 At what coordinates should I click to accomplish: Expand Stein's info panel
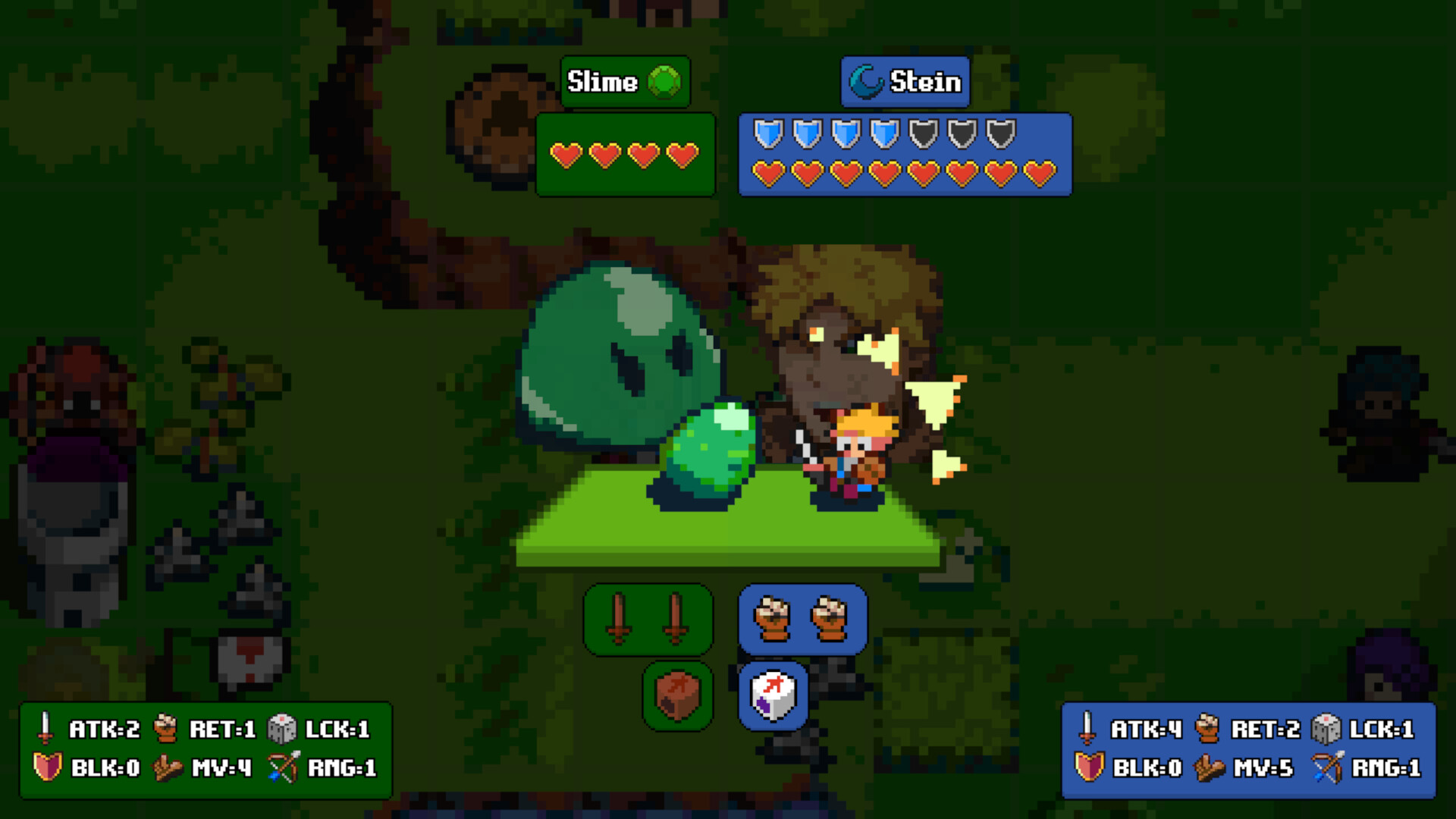click(x=905, y=155)
